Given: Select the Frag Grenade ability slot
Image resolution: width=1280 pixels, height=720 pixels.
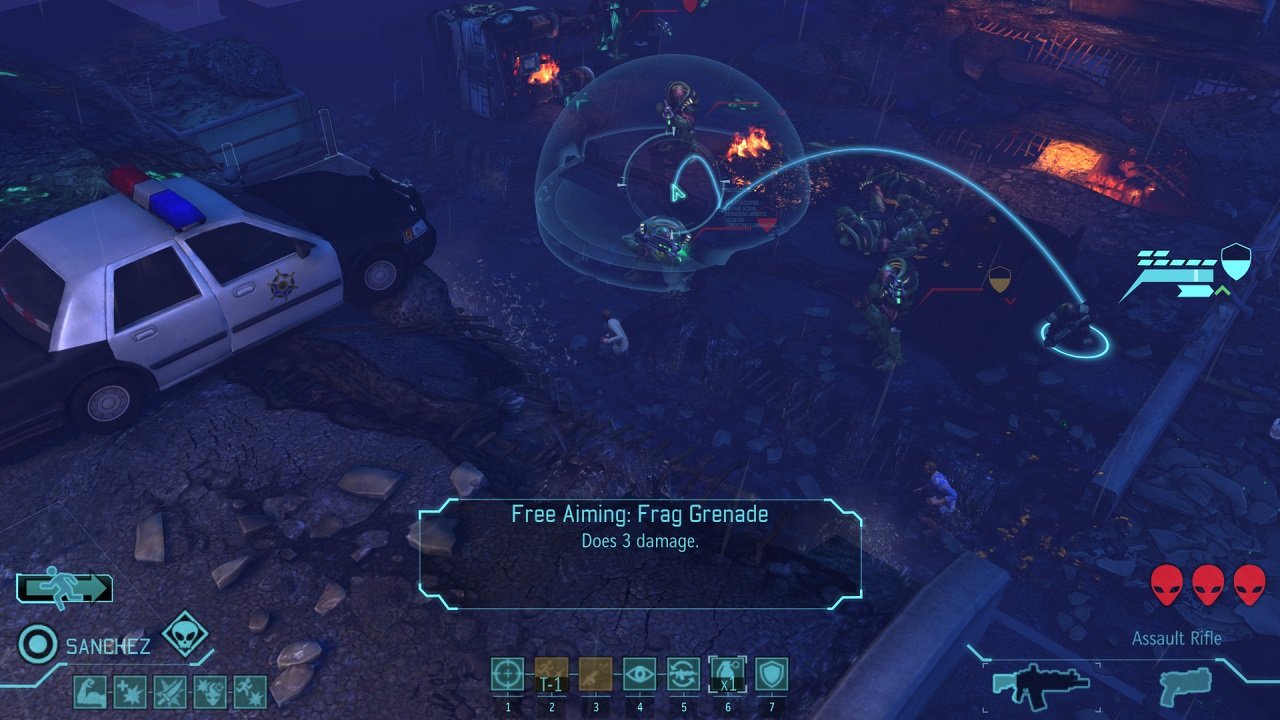Looking at the screenshot, I should click(x=727, y=674).
